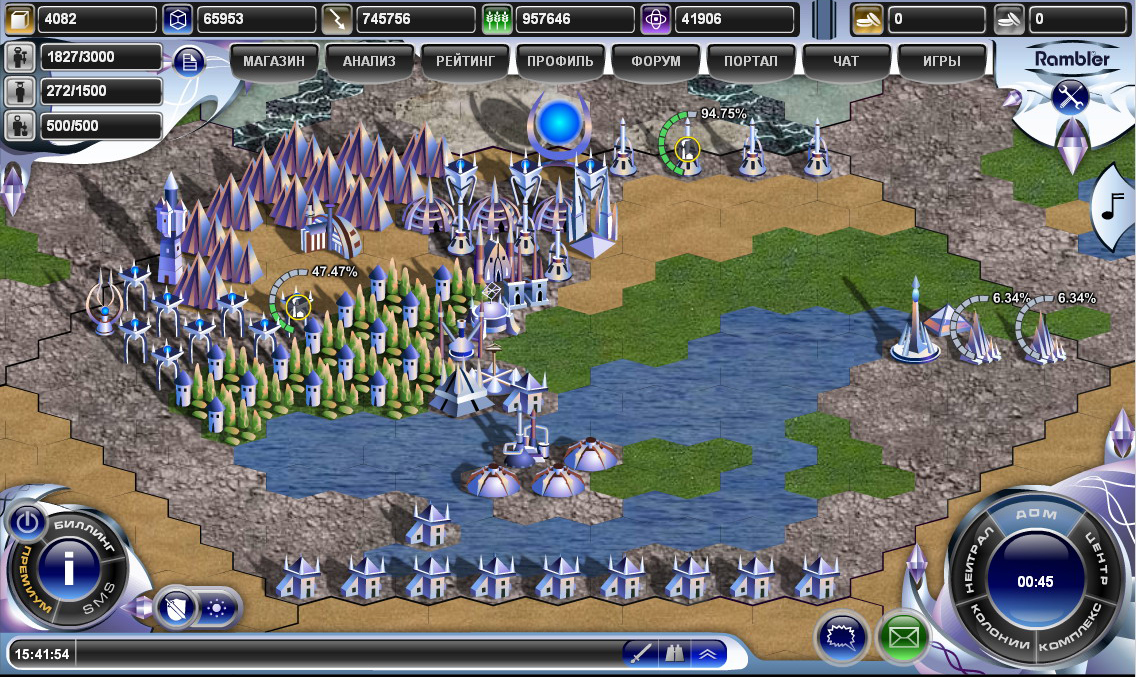This screenshot has width=1136, height=677.
Task: Open the green envelope mail button
Action: pyautogui.click(x=903, y=636)
